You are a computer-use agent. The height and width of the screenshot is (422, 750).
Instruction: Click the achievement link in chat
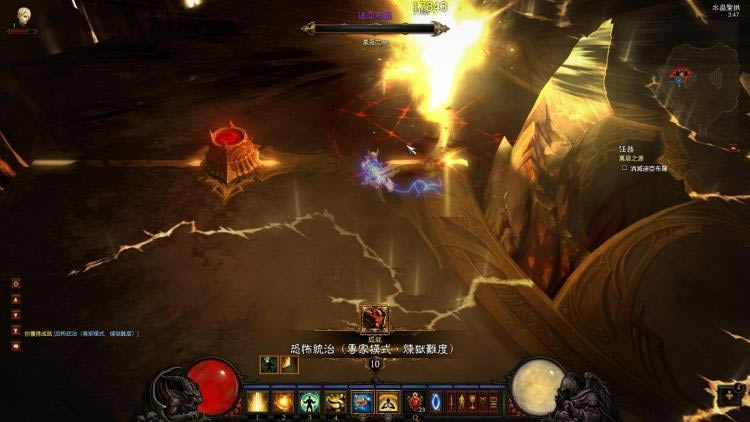[95, 333]
